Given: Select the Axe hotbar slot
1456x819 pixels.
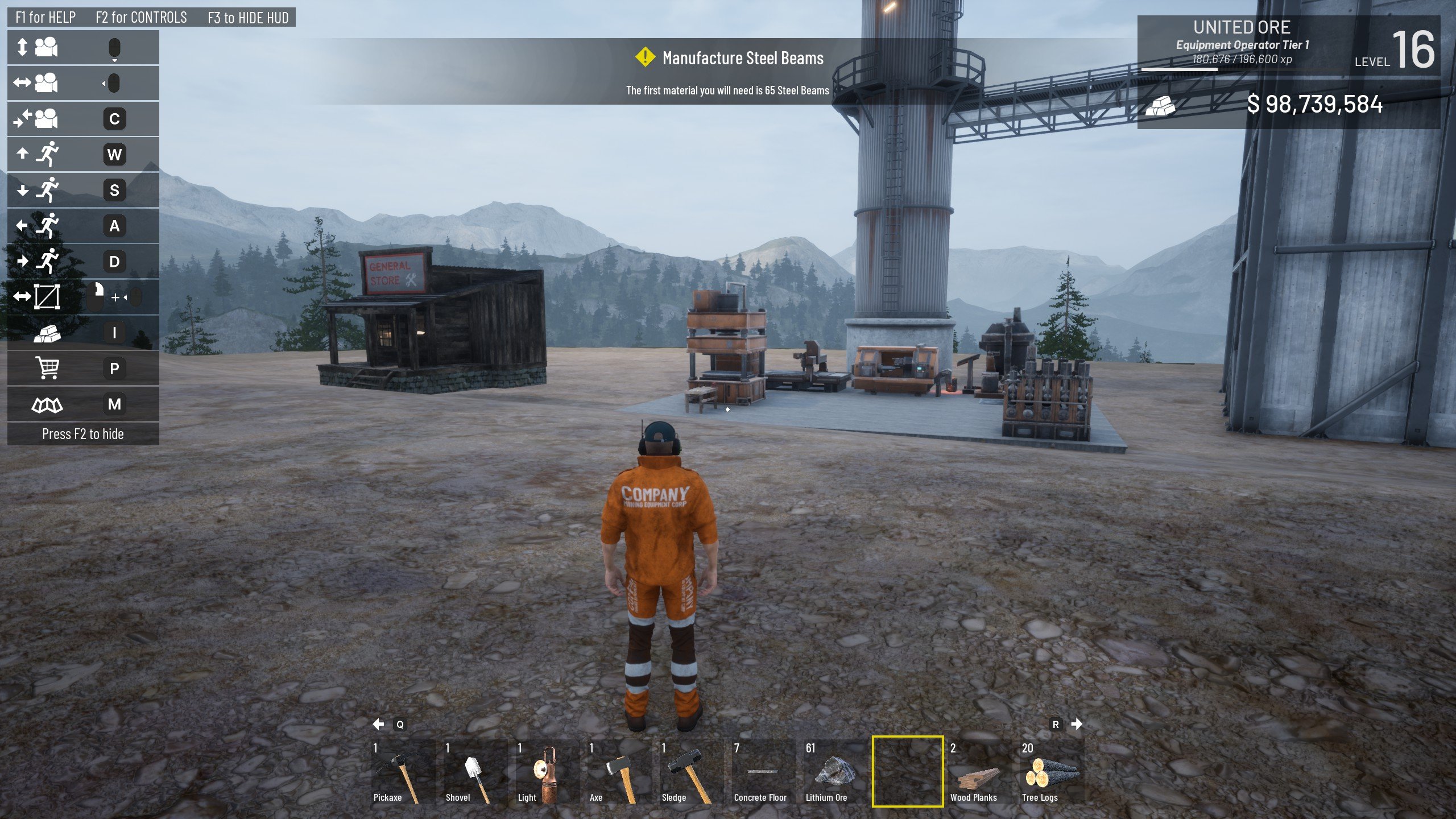Looking at the screenshot, I should click(619, 772).
